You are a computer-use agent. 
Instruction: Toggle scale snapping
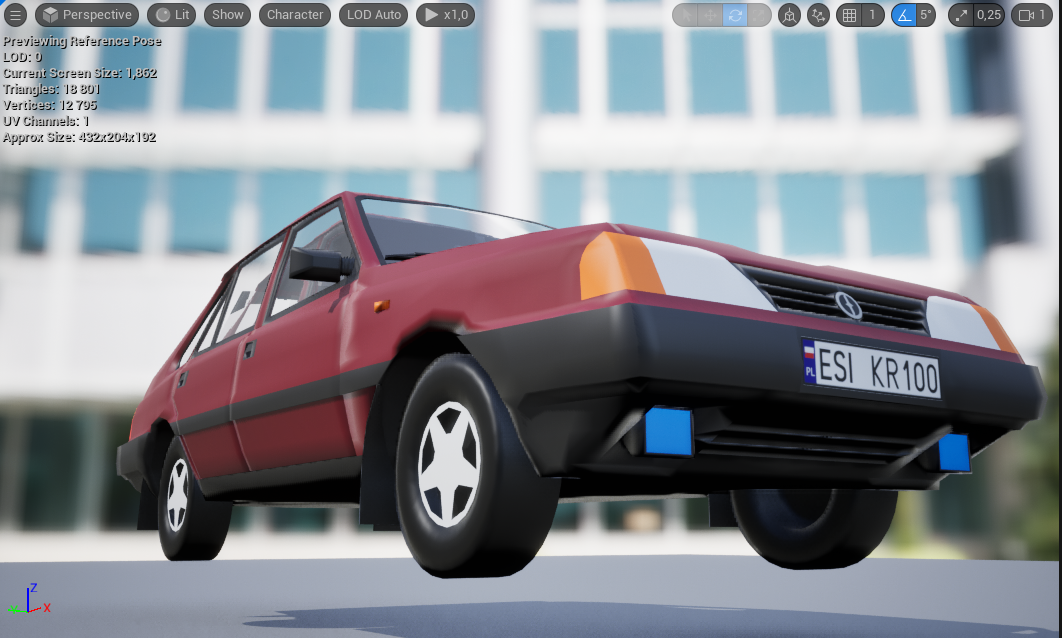pyautogui.click(x=961, y=15)
